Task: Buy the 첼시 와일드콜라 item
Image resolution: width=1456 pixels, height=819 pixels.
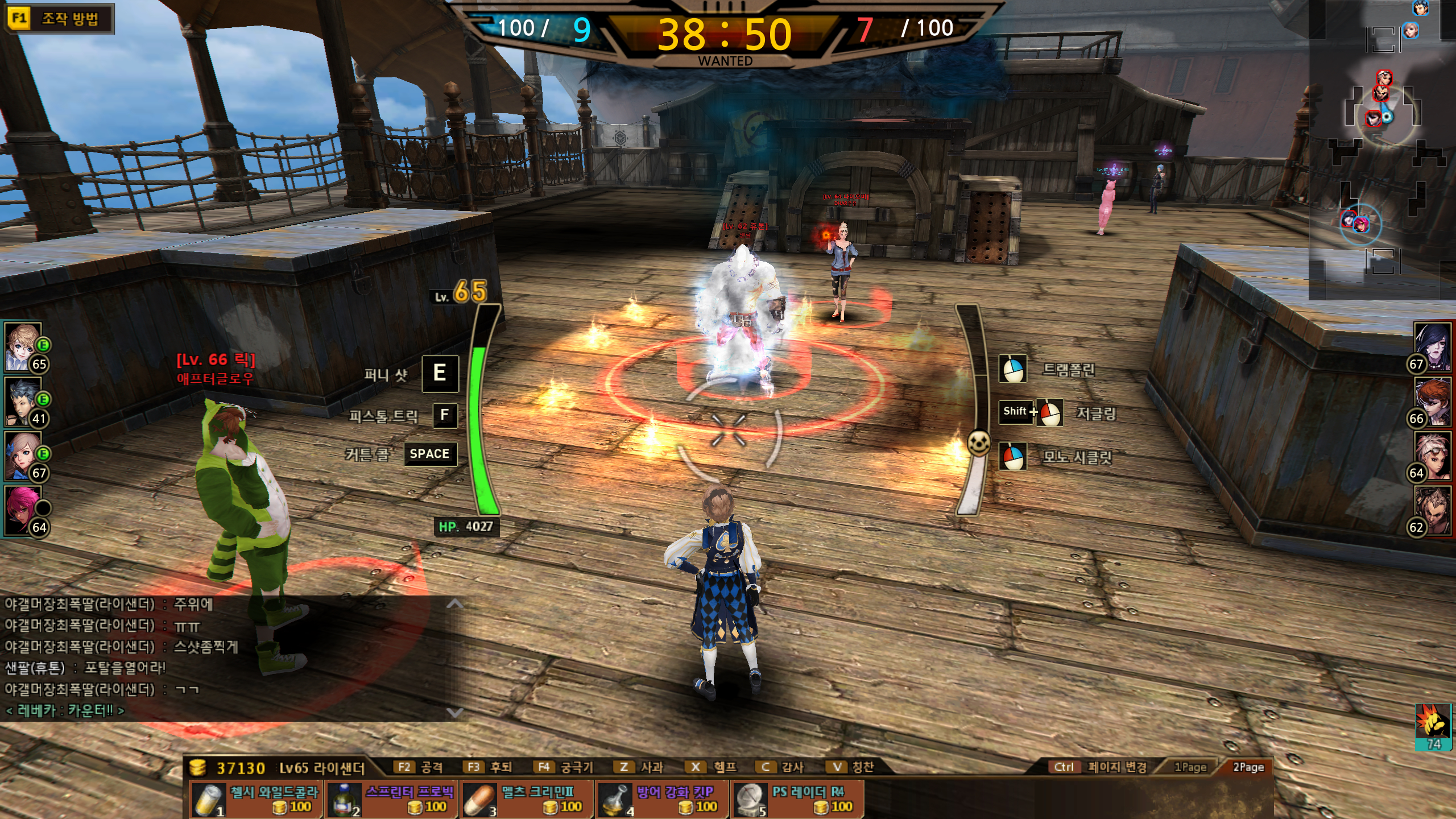Action: (257, 799)
